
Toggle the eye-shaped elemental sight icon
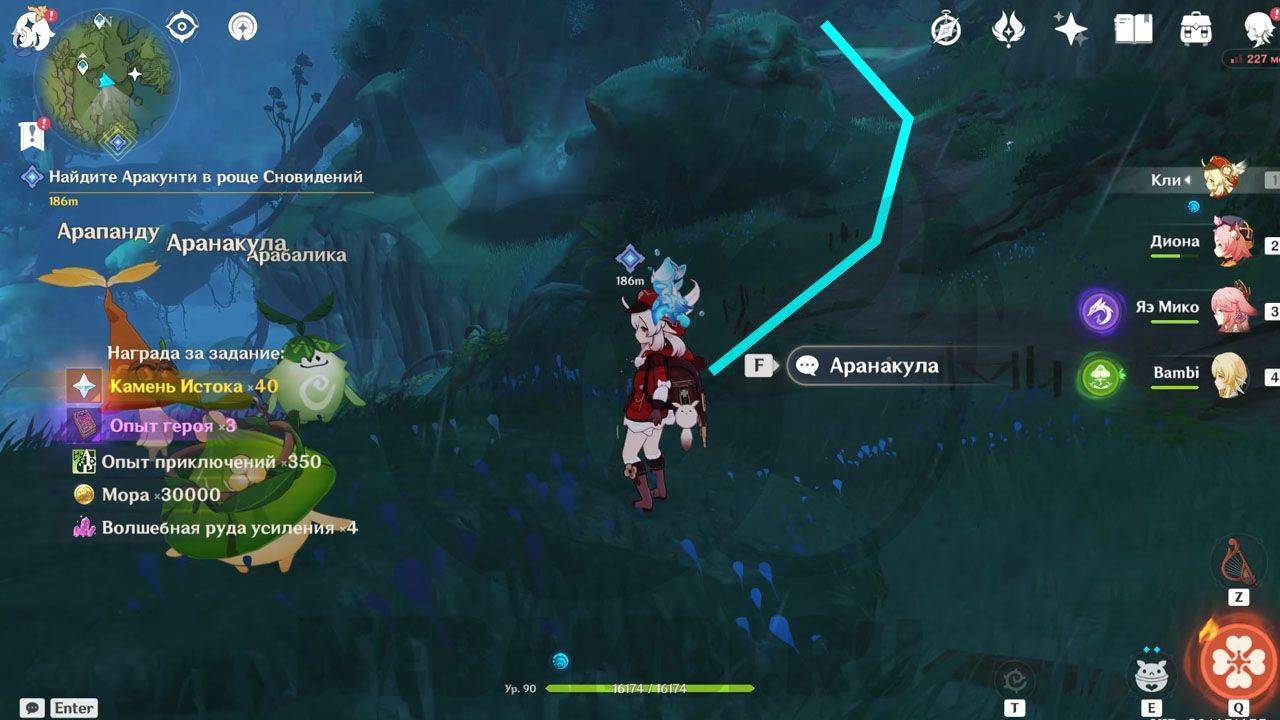click(181, 28)
